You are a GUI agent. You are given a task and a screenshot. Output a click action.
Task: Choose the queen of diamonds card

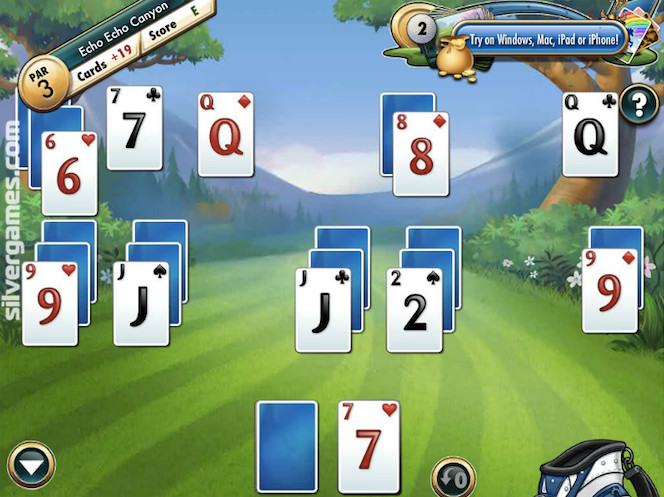225,135
